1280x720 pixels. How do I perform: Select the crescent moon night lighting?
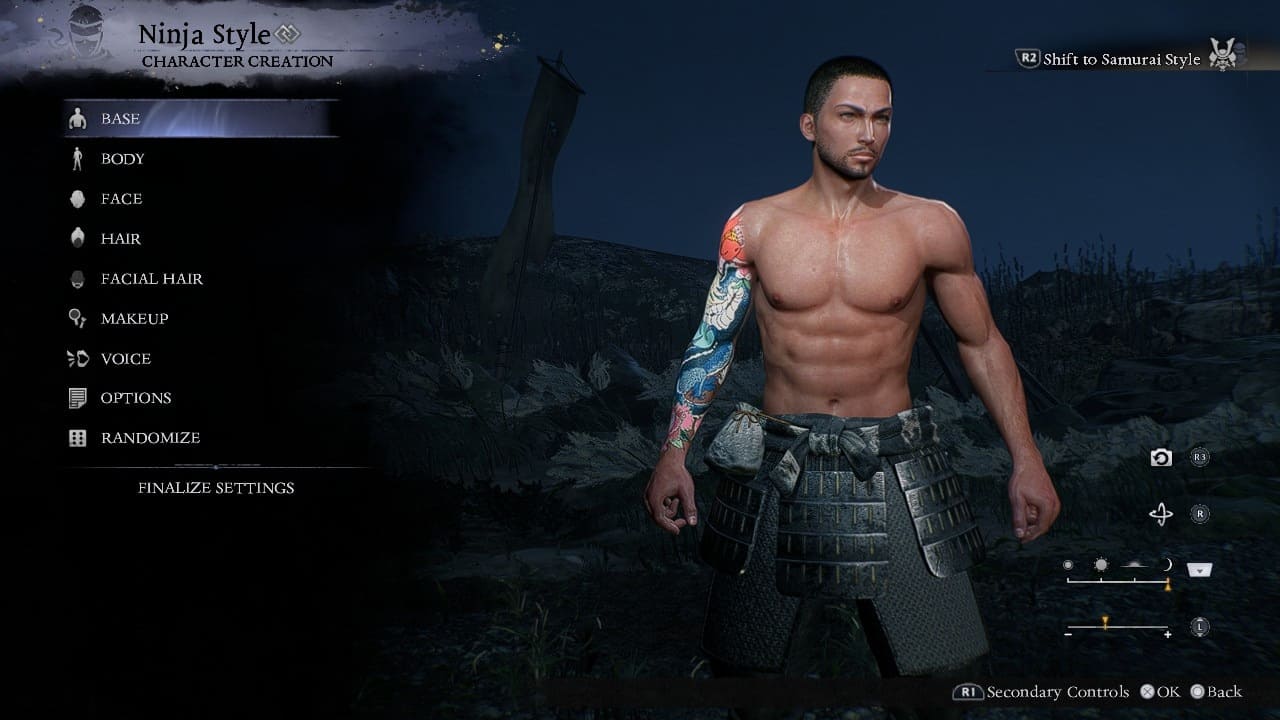(x=1166, y=565)
